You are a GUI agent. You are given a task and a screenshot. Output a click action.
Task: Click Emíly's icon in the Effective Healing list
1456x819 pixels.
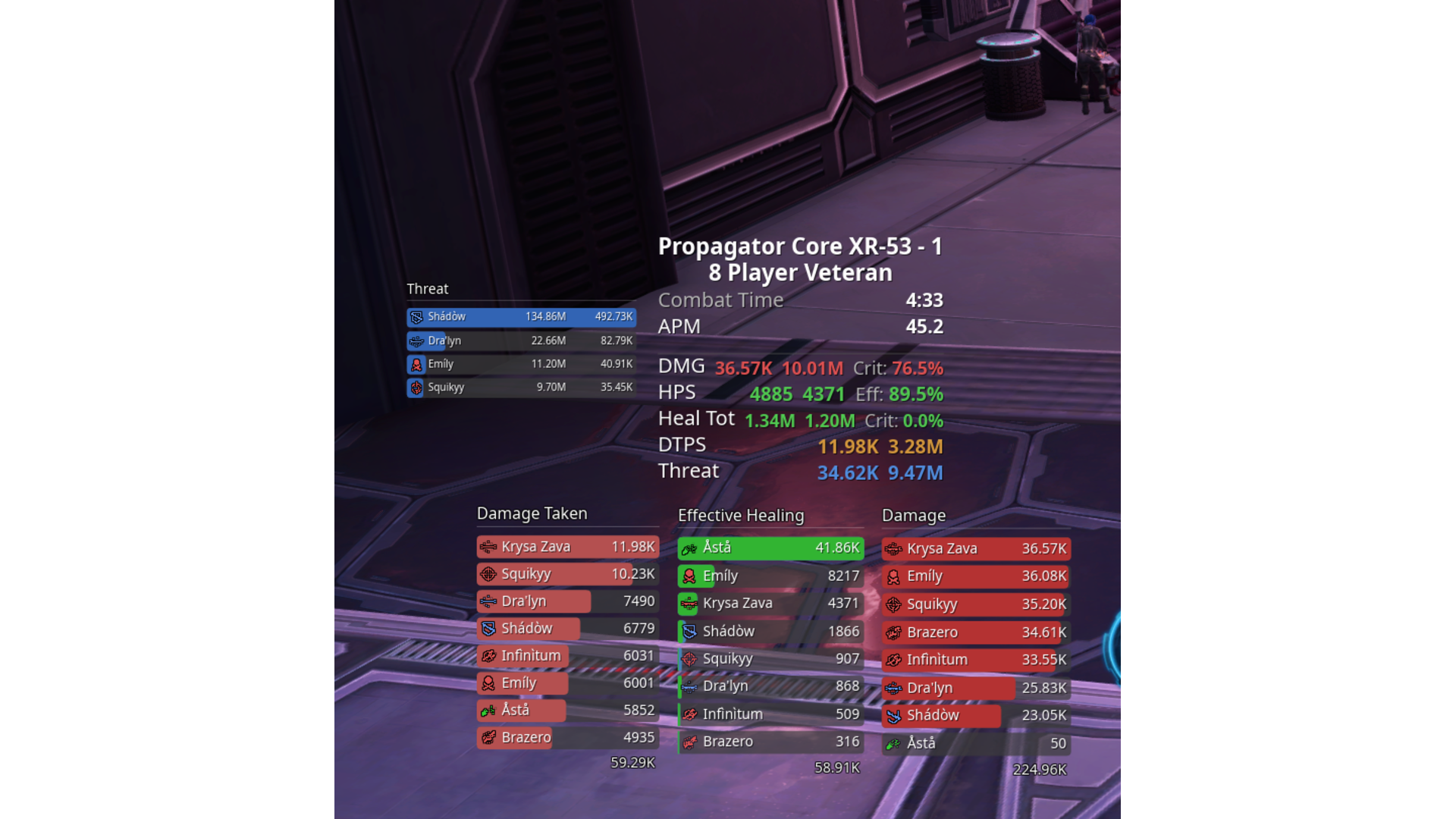coord(688,576)
